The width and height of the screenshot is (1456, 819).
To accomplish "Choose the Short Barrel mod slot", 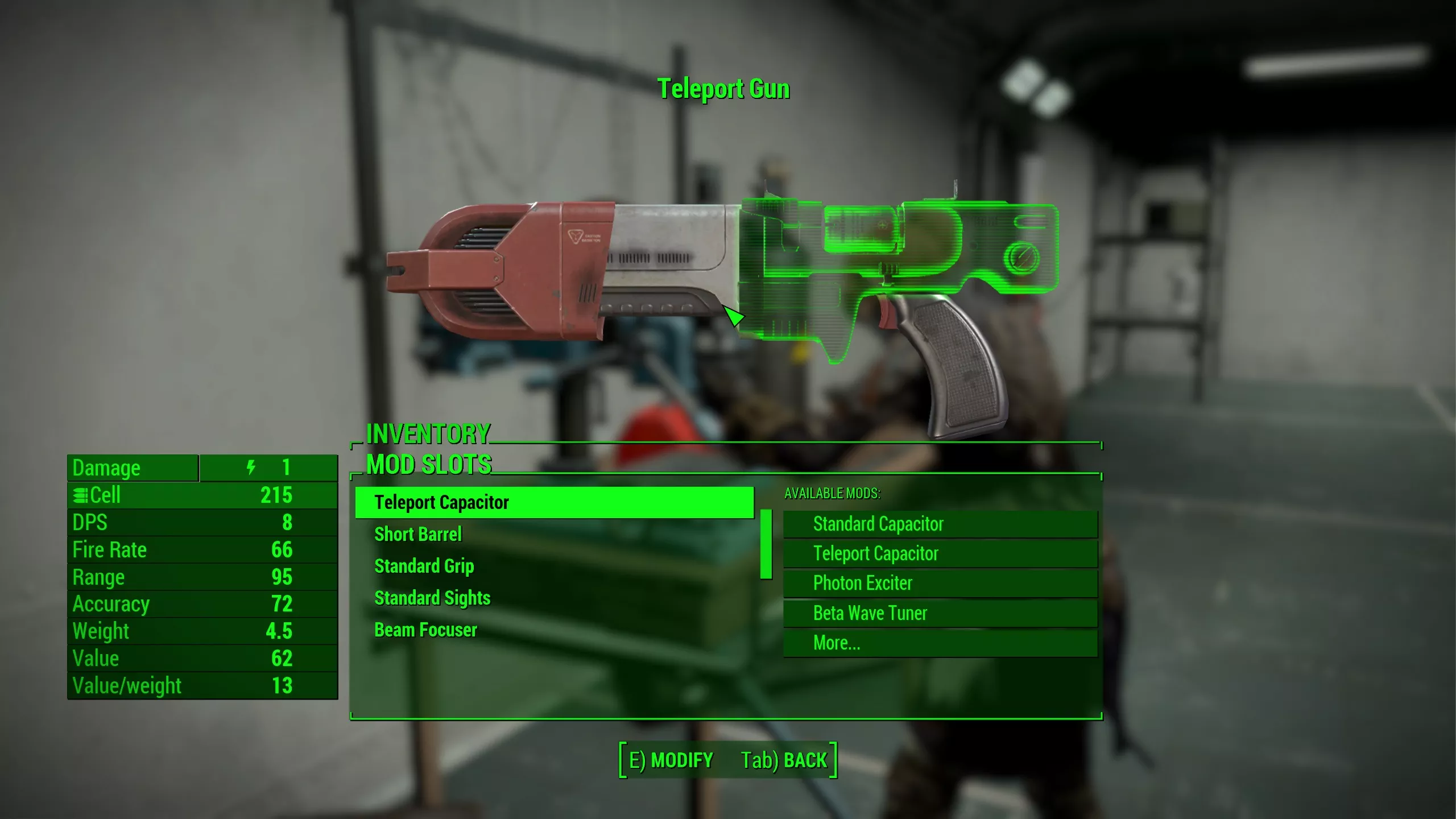I will click(x=418, y=535).
